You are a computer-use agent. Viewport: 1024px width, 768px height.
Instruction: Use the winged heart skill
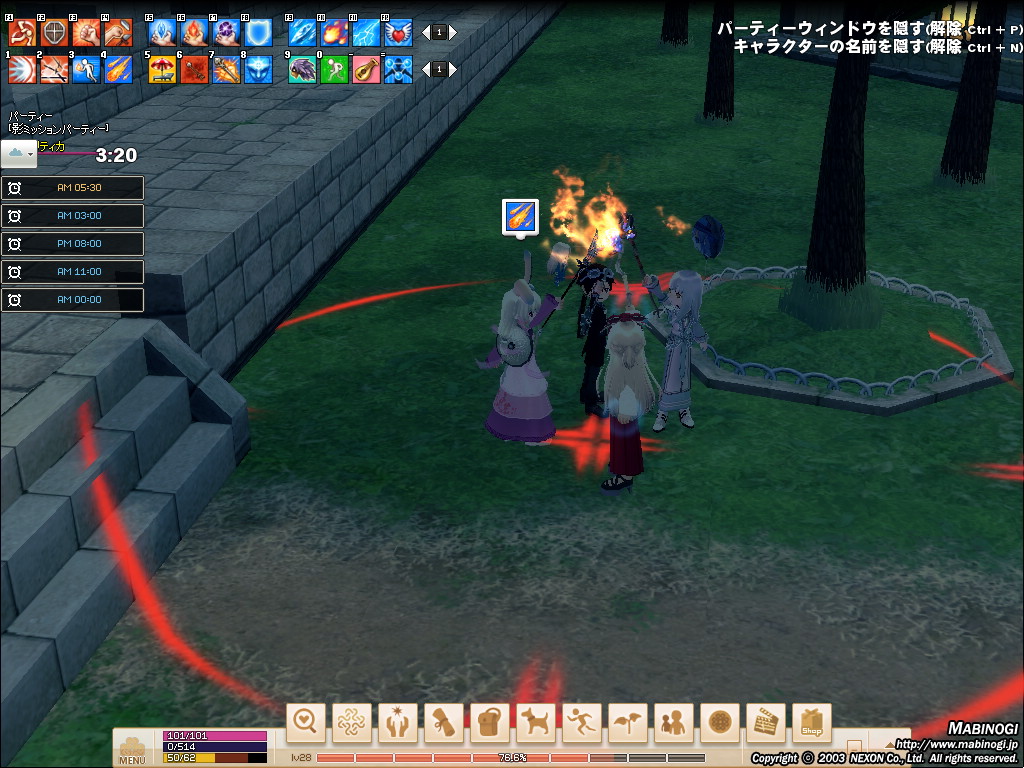pyautogui.click(x=398, y=32)
